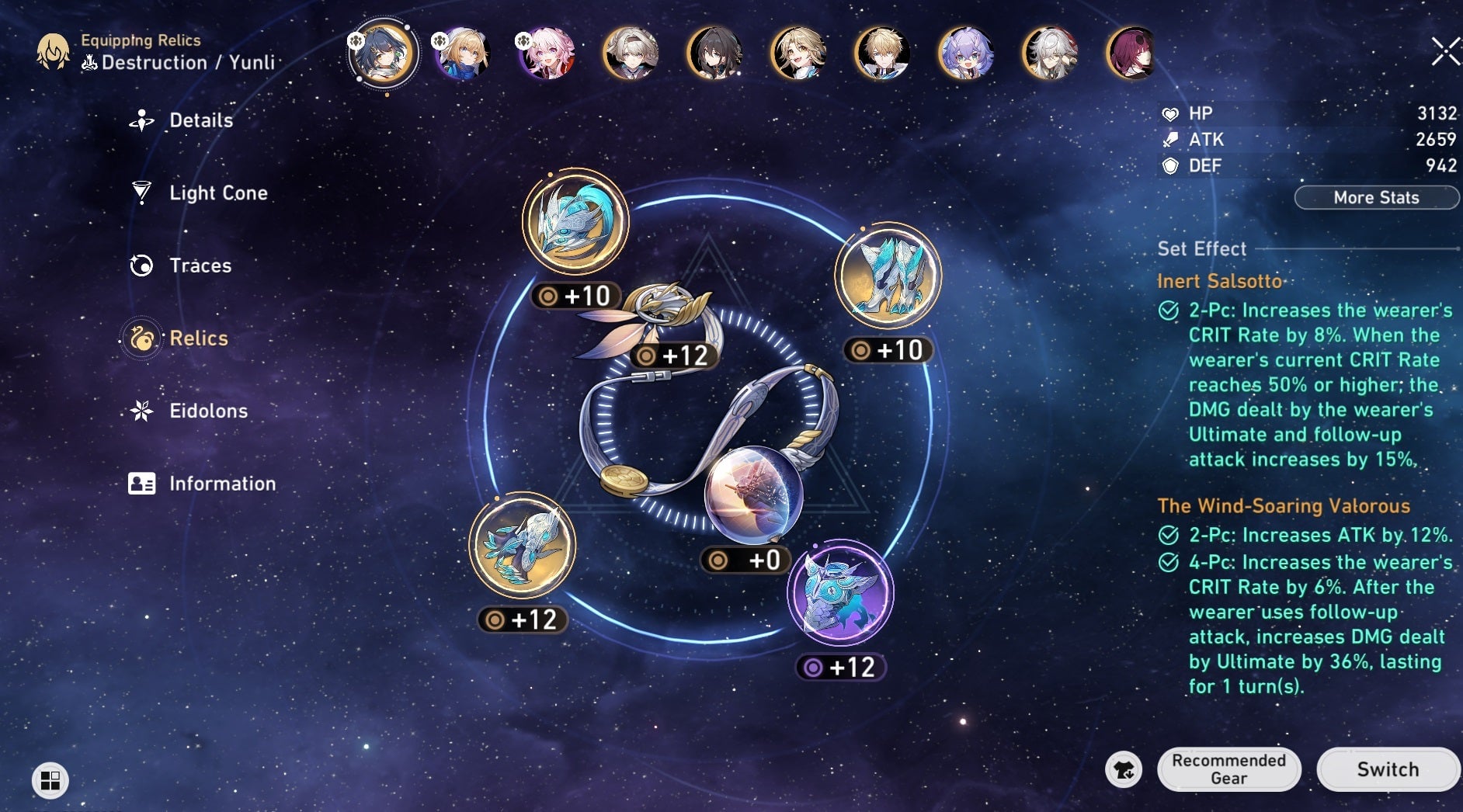
Task: Open Traces via the circular arrow icon
Action: 141,265
